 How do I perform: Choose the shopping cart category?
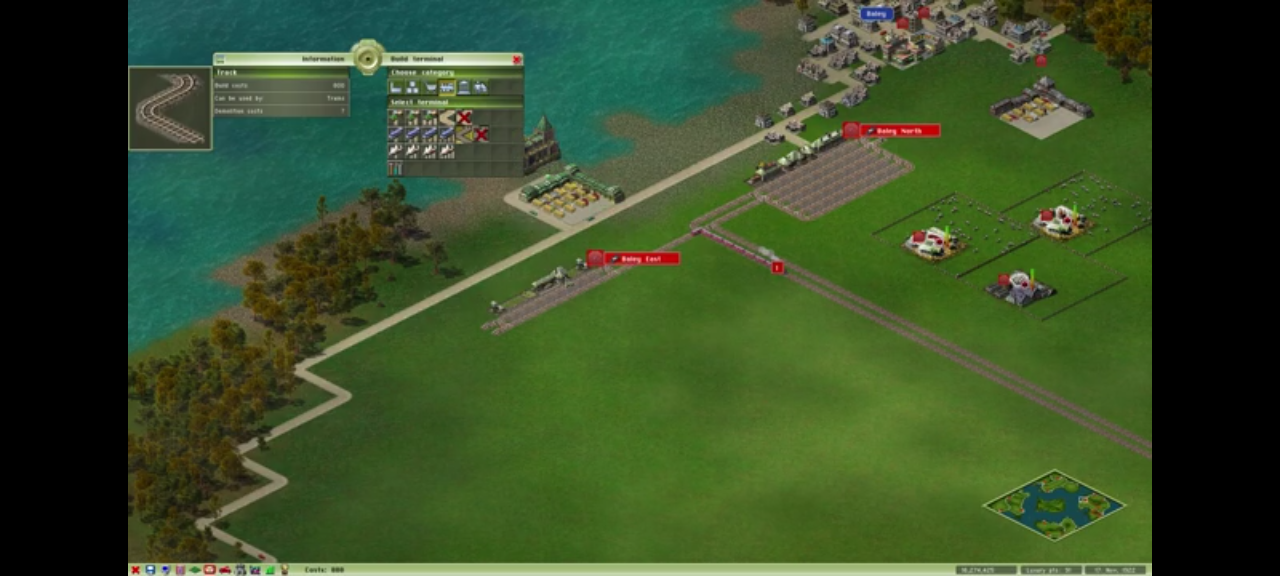(x=430, y=88)
